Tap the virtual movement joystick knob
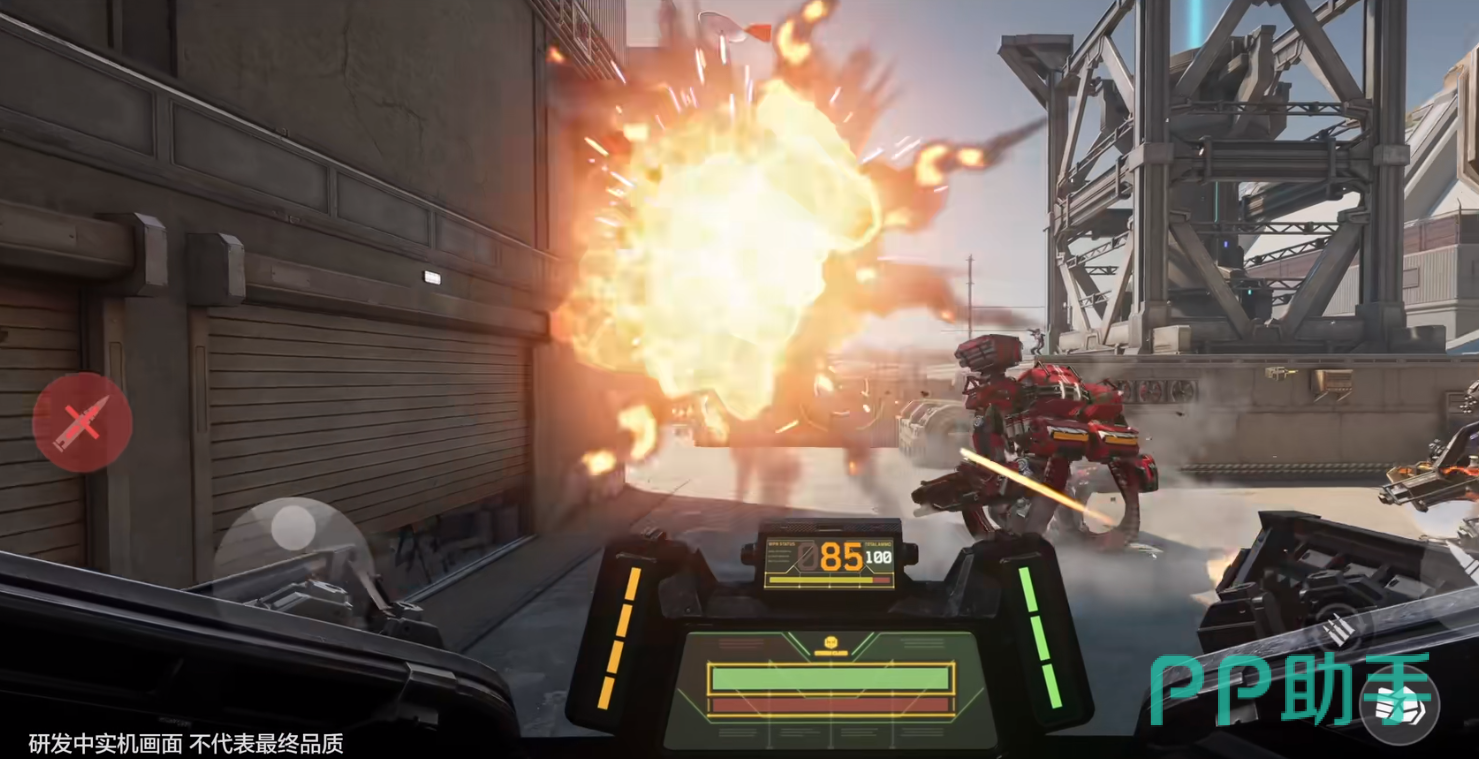 [292, 526]
